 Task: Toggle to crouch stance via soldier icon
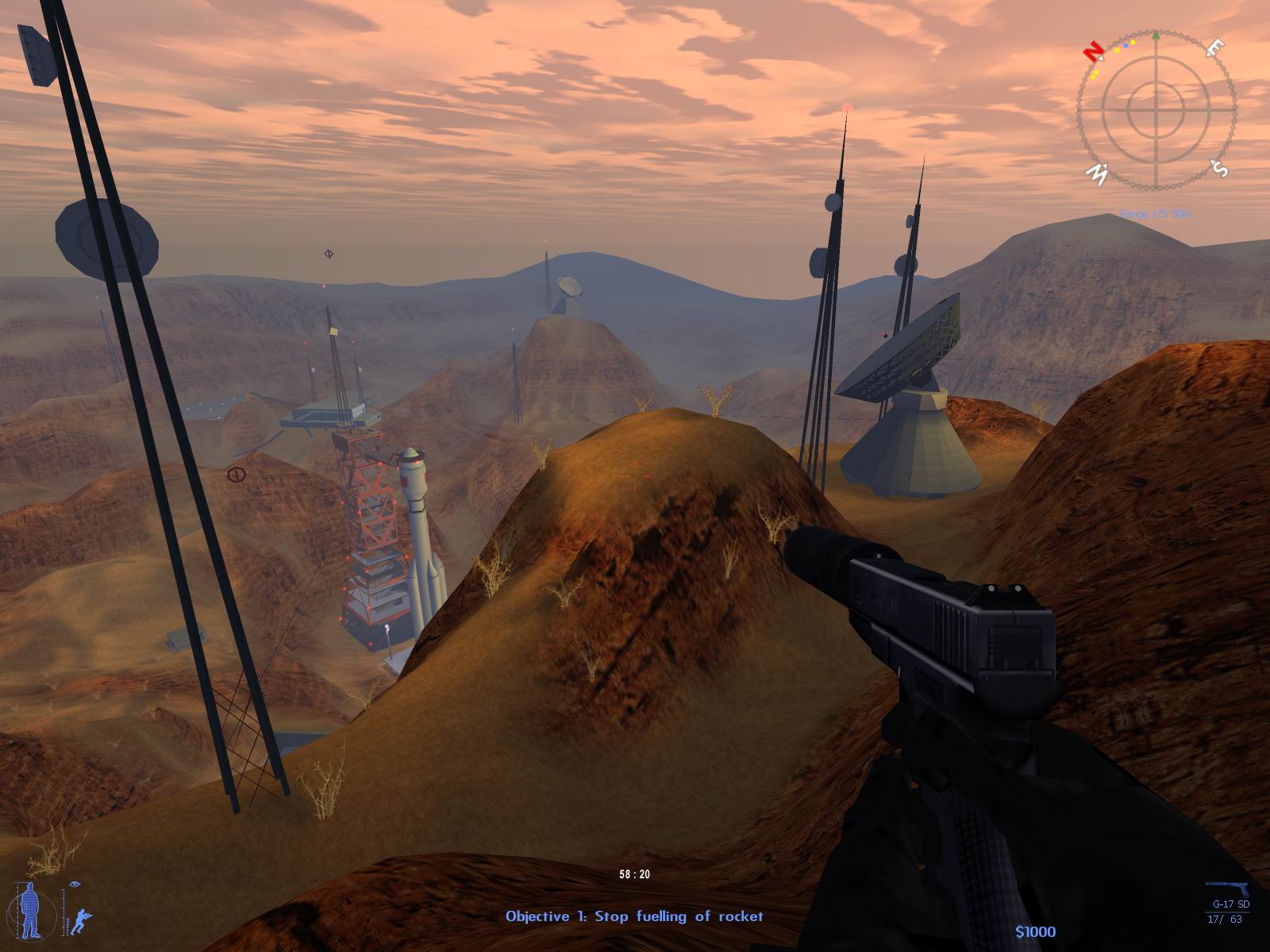click(x=81, y=920)
